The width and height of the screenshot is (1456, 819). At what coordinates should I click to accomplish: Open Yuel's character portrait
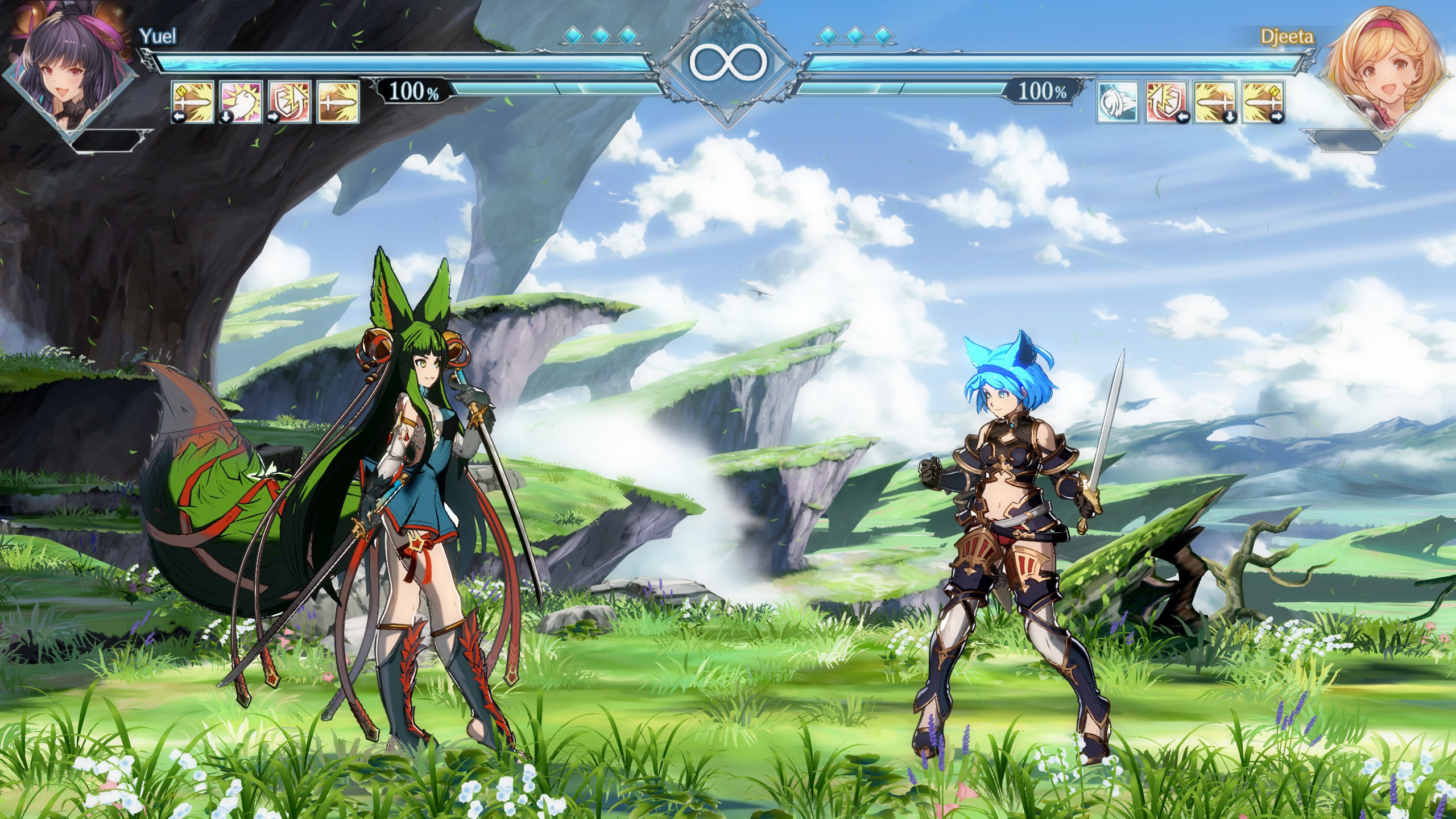[x=63, y=63]
